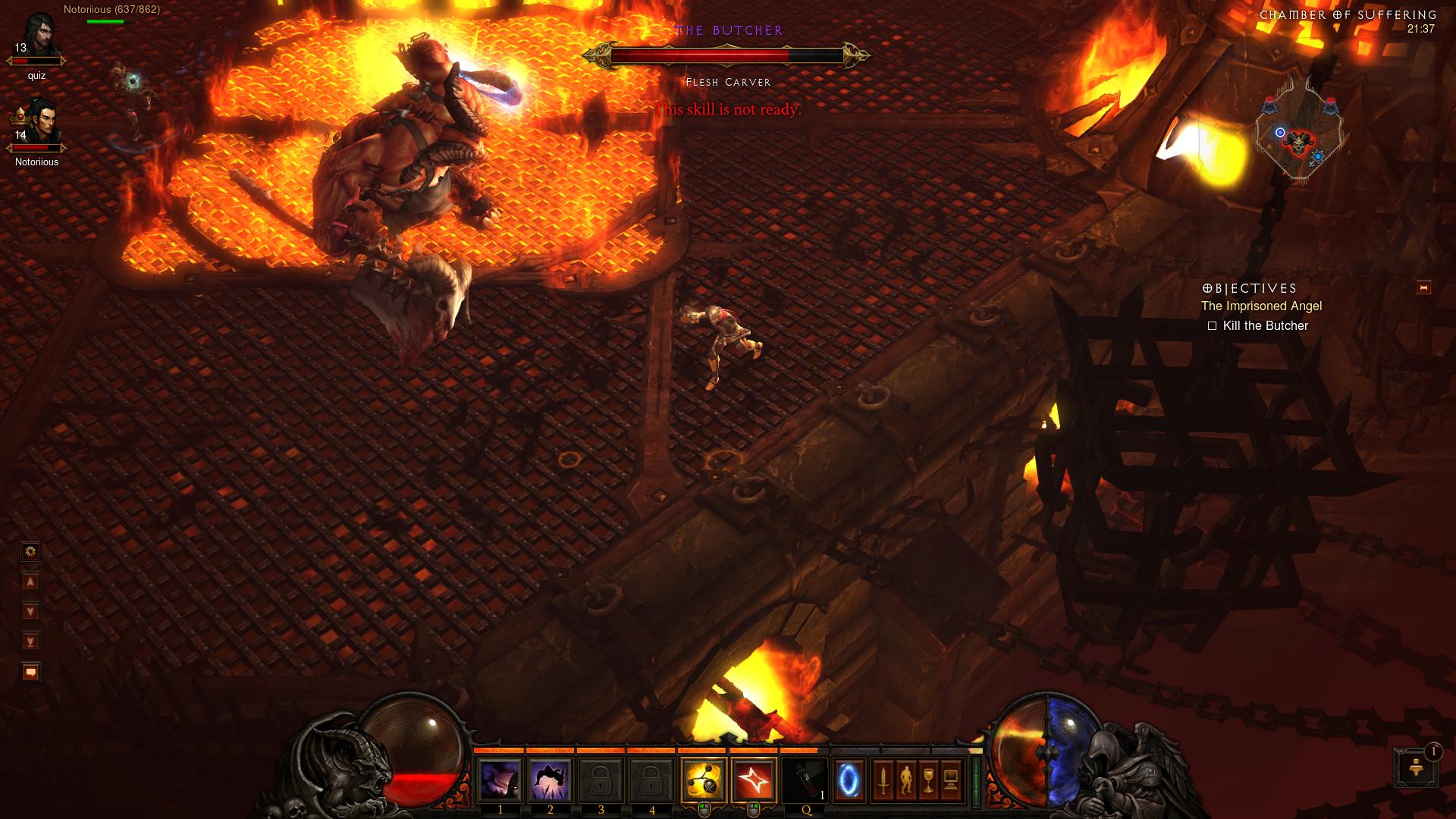Open the chat settings gear
Image resolution: width=1456 pixels, height=819 pixels.
coord(30,551)
